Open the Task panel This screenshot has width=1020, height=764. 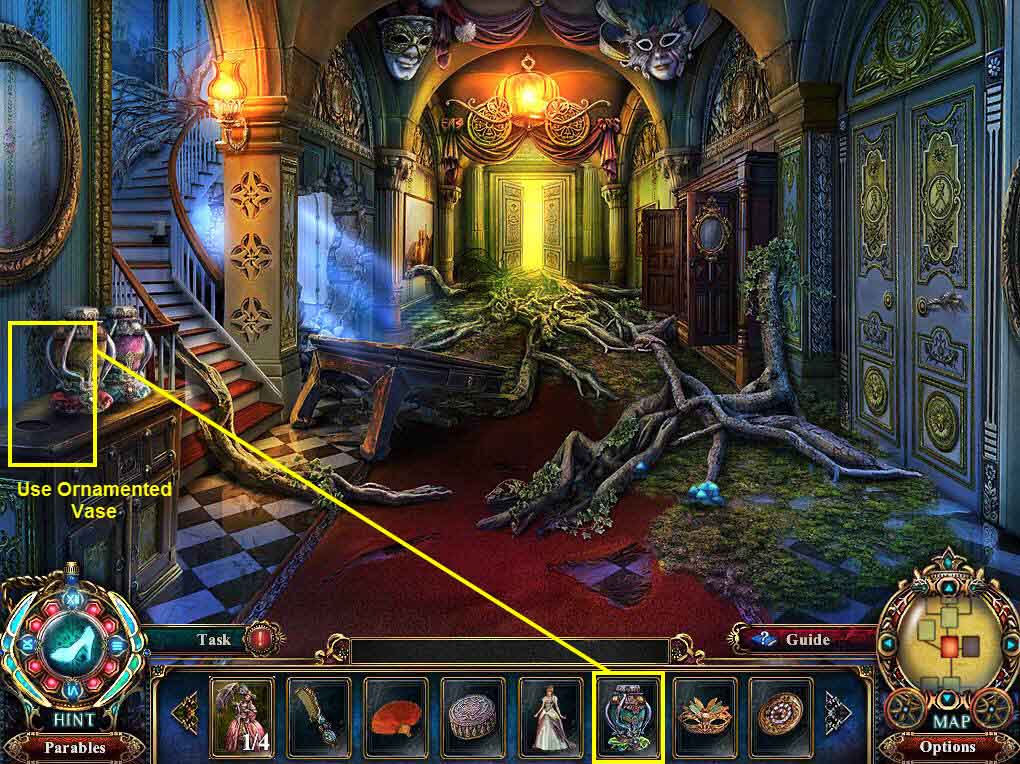(213, 639)
